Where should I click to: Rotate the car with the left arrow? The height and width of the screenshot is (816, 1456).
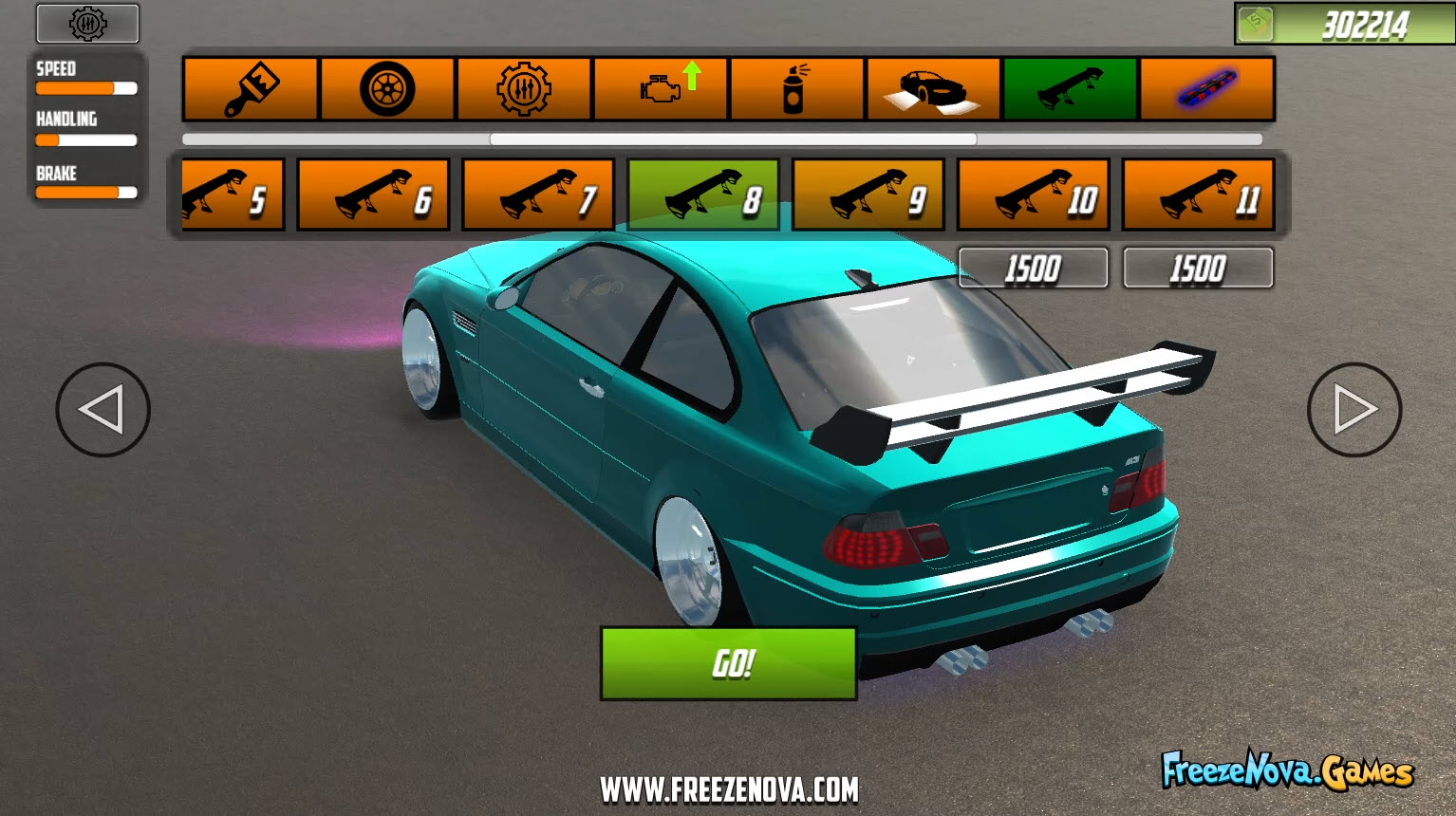[103, 410]
